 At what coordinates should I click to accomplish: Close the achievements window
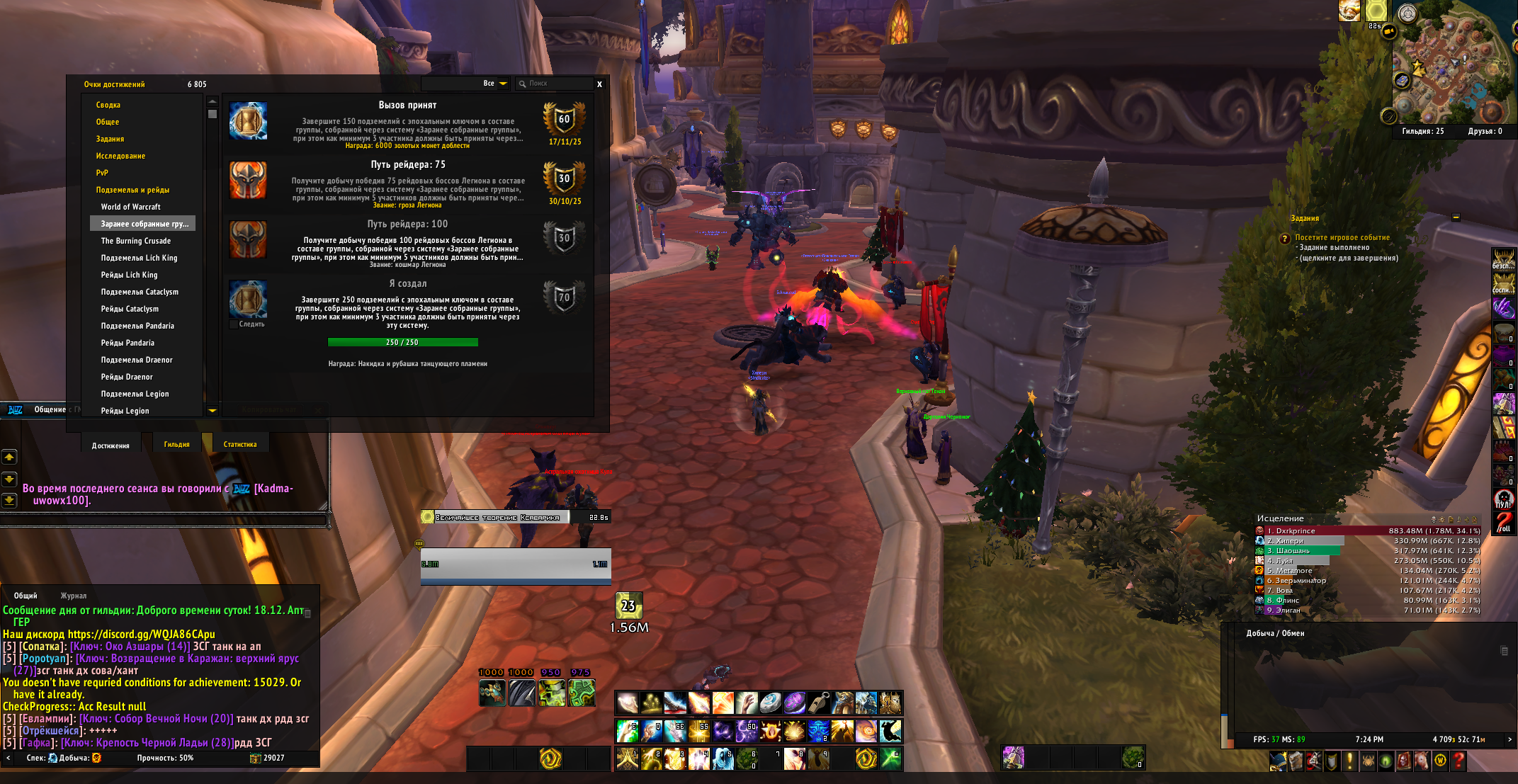tap(599, 84)
